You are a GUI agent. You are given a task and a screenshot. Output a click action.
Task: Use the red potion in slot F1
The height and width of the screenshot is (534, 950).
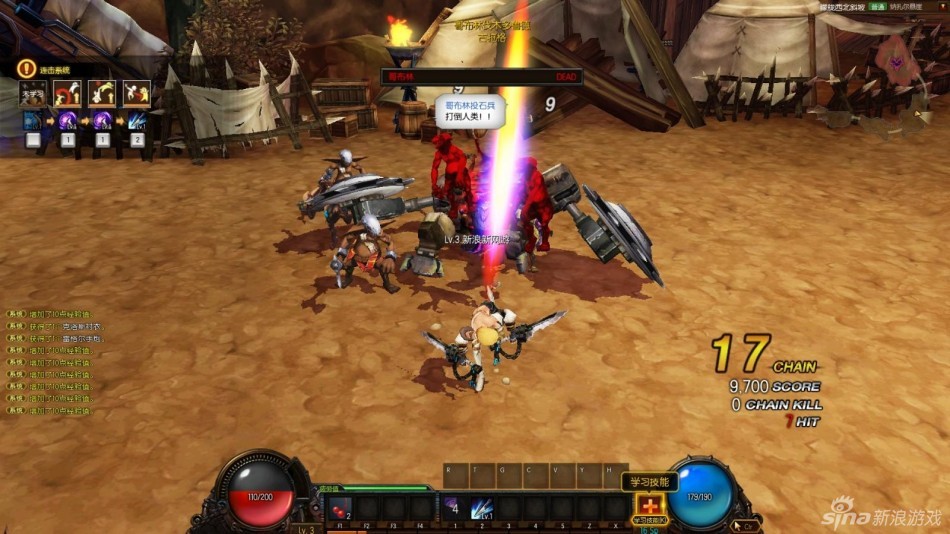pos(339,508)
